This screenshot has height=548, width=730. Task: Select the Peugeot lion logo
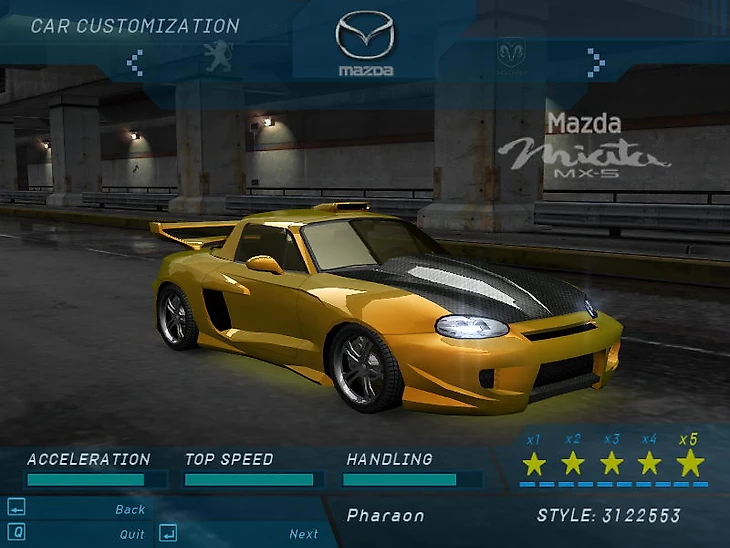[218, 56]
